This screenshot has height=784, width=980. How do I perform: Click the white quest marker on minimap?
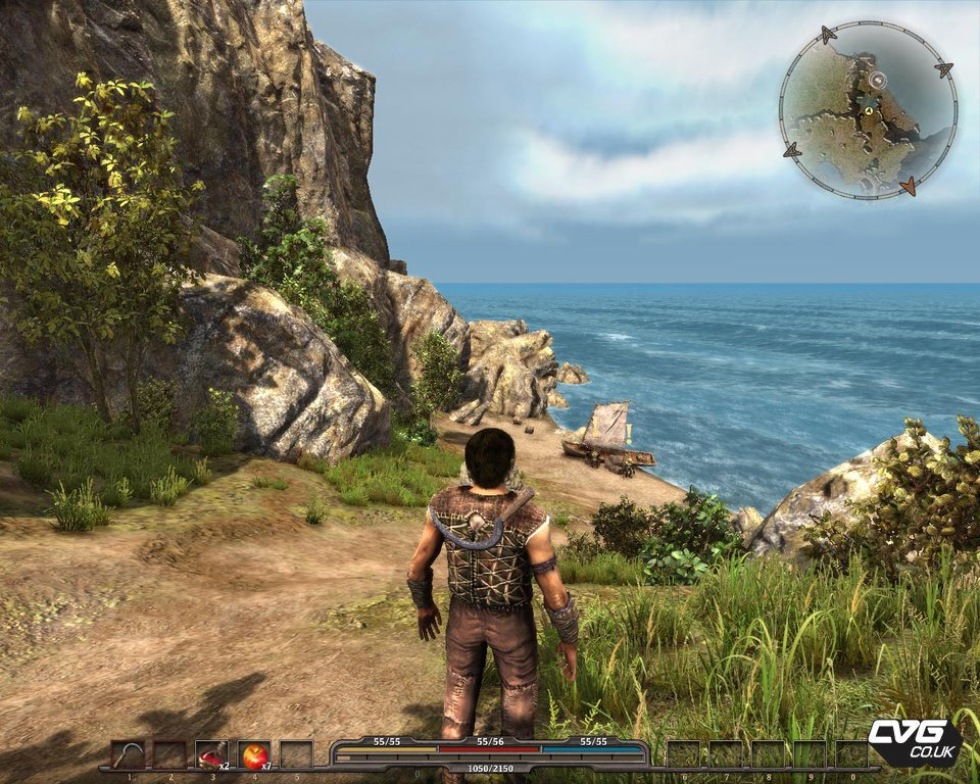pyautogui.click(x=877, y=79)
